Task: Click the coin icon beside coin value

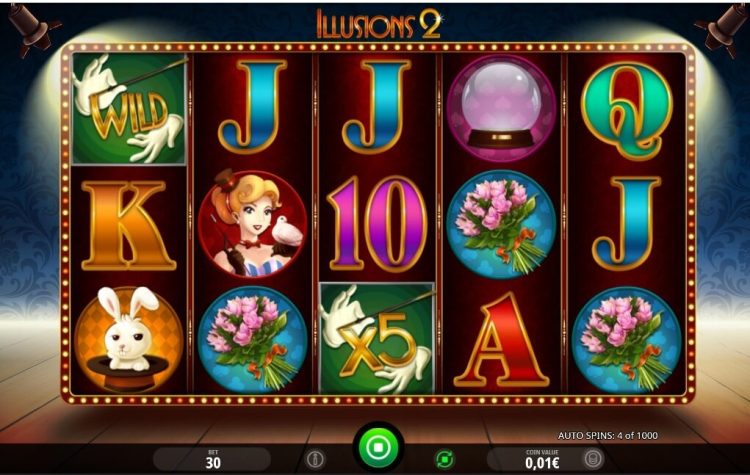Action: 592,459
